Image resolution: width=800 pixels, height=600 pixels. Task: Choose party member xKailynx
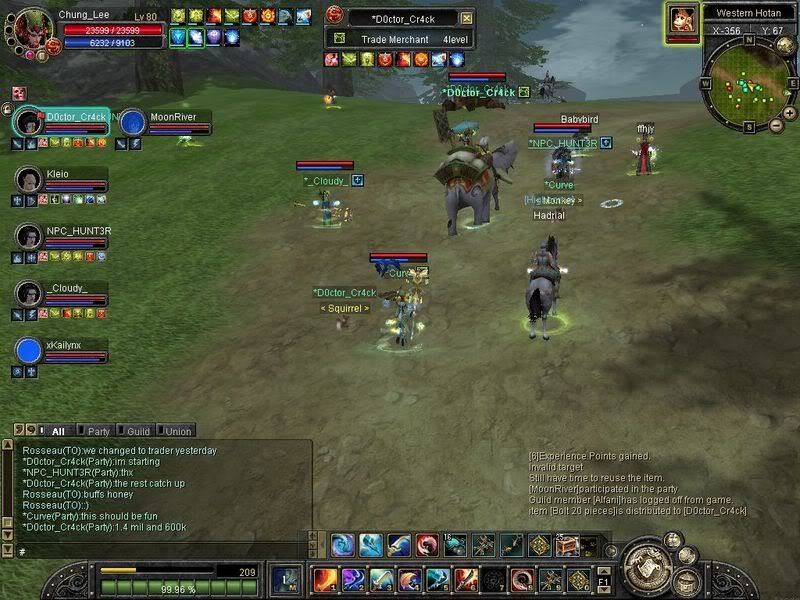[29, 351]
